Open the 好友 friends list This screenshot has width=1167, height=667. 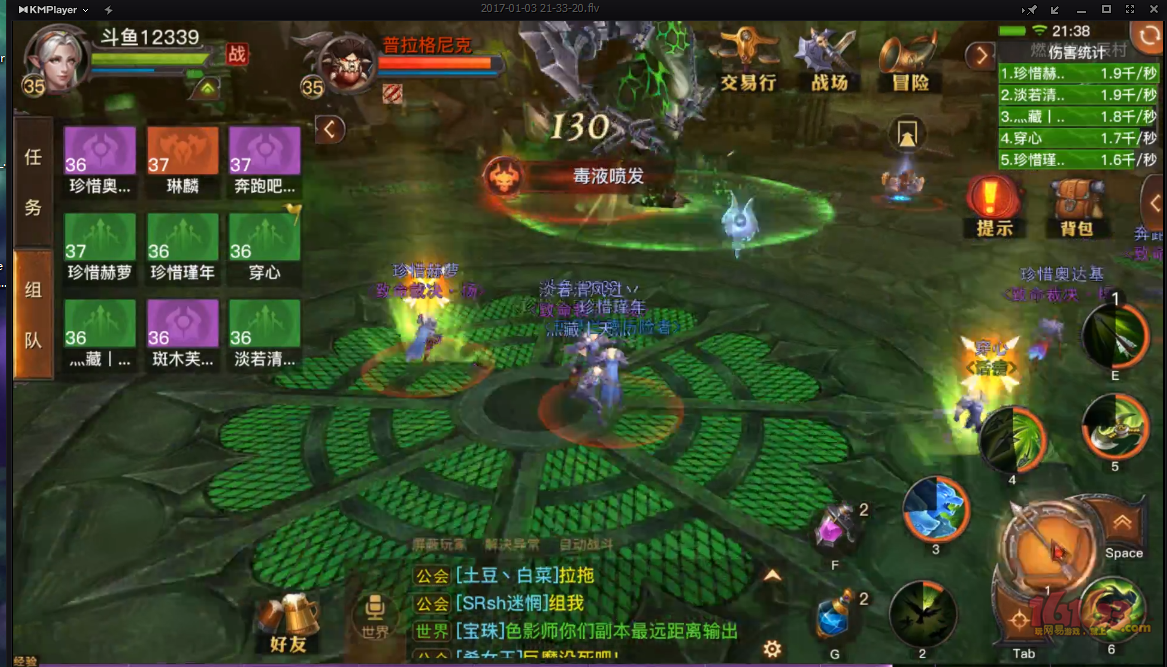pos(288,621)
